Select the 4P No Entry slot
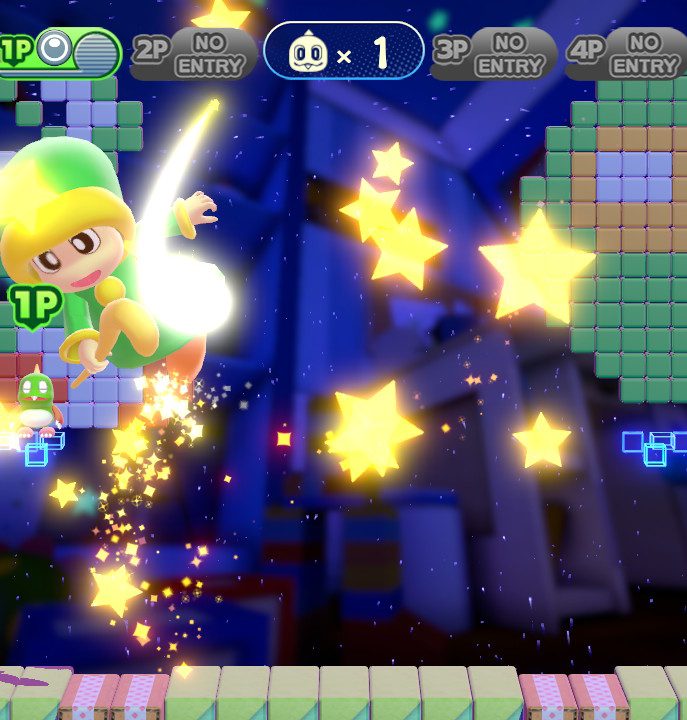This screenshot has height=720, width=687. click(627, 53)
